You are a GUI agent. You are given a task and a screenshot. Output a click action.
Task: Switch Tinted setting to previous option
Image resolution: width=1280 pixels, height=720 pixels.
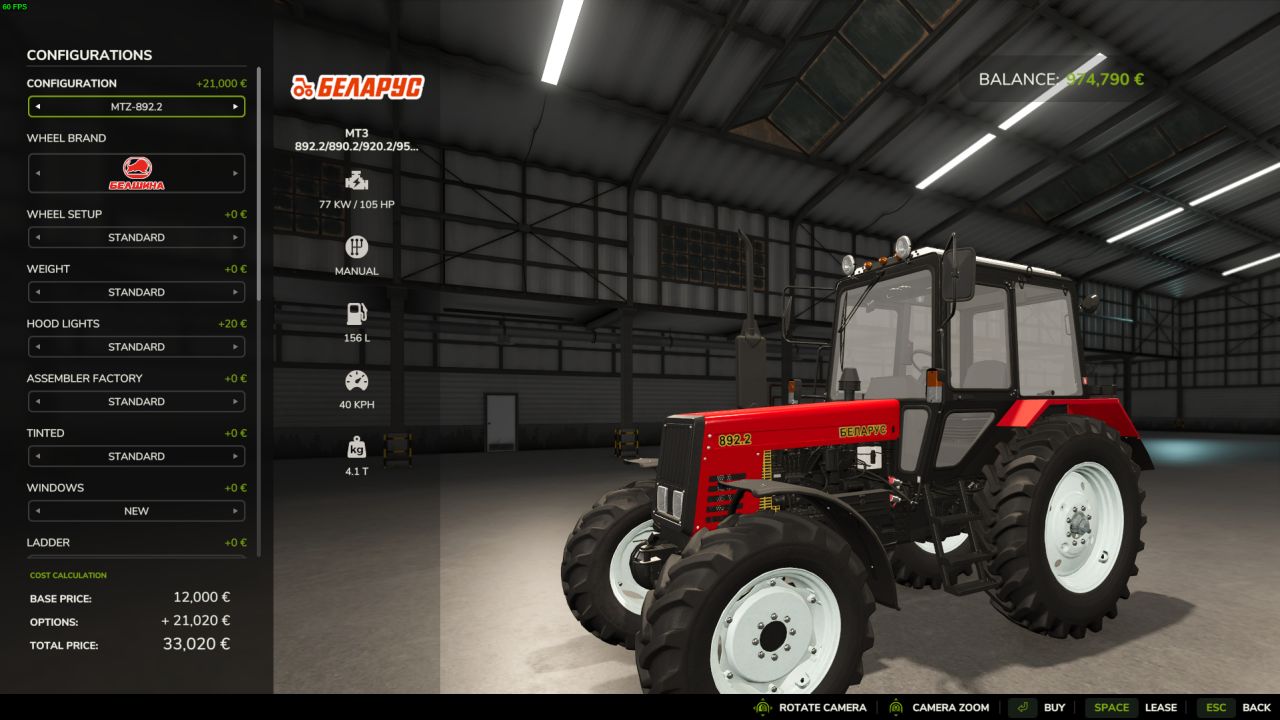point(37,457)
